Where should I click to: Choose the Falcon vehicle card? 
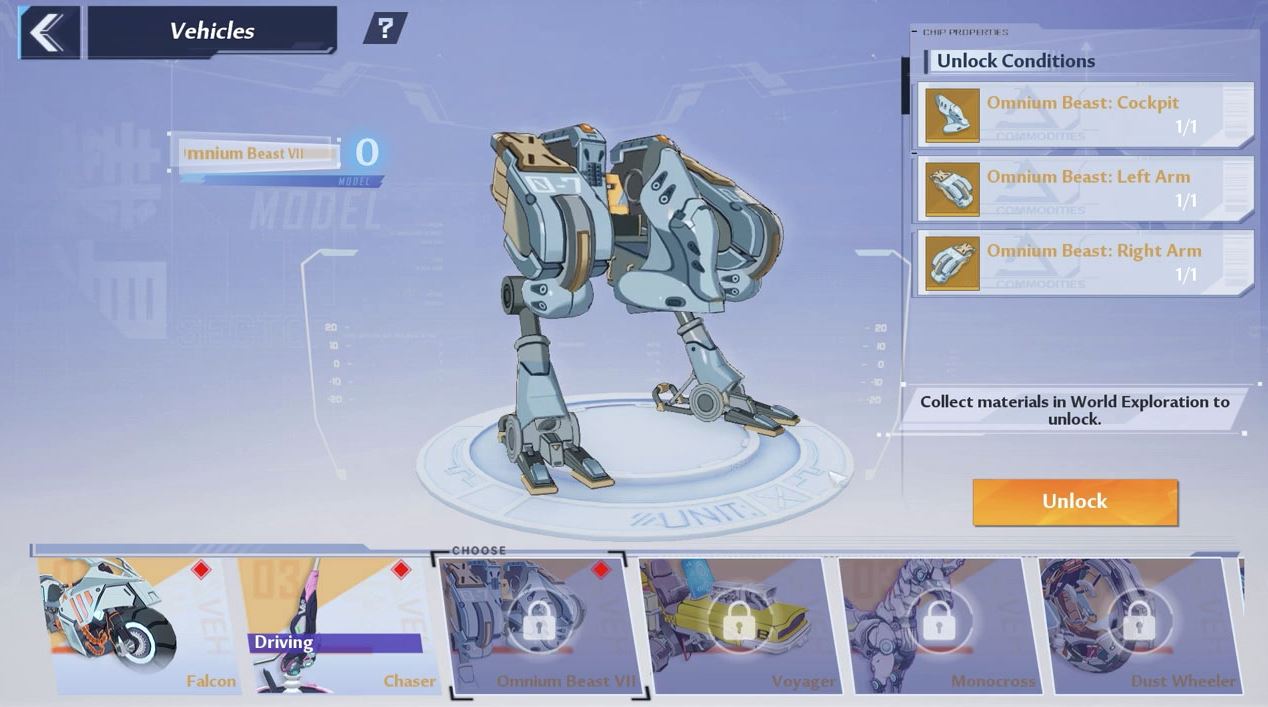tap(138, 626)
